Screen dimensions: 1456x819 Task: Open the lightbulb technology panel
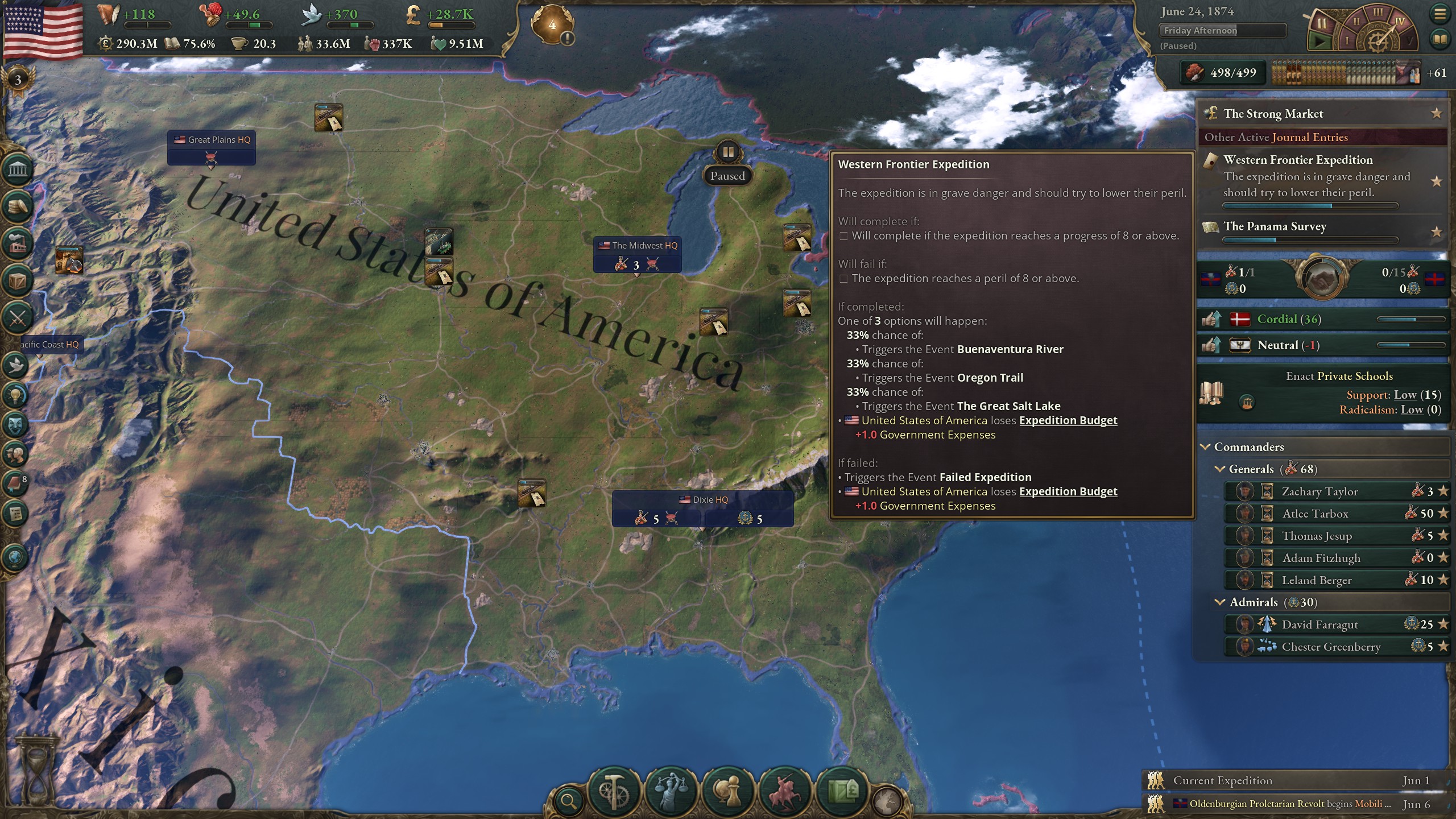point(16,396)
